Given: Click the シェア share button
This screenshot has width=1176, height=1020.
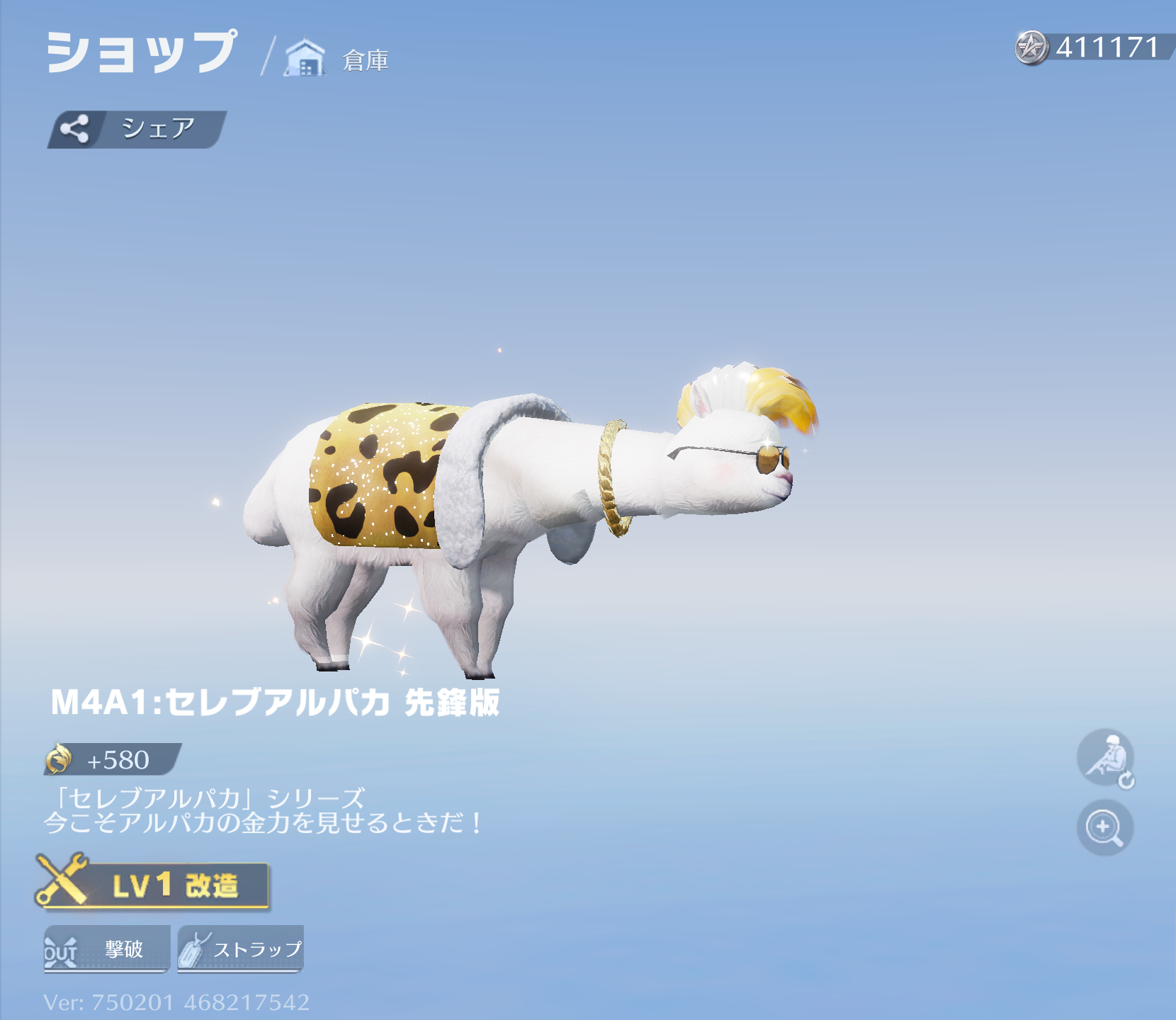Looking at the screenshot, I should (x=137, y=130).
